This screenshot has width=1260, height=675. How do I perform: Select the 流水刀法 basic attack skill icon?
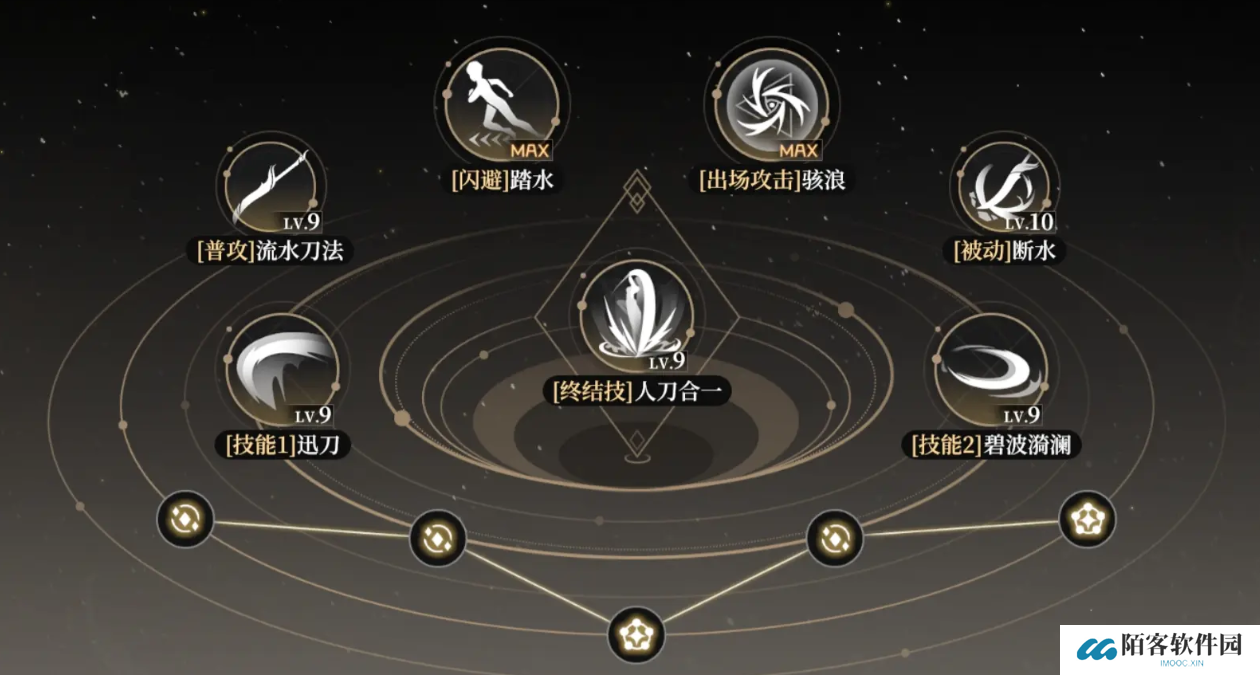coord(269,188)
